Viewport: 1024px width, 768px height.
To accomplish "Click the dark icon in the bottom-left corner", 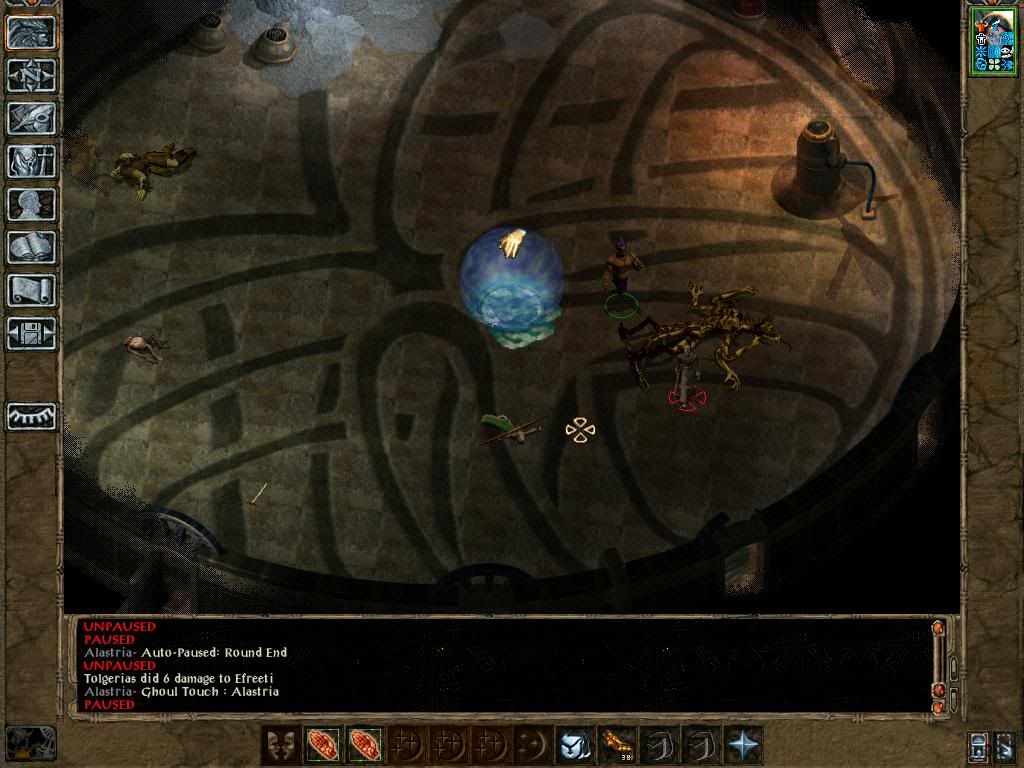I will click(x=29, y=743).
